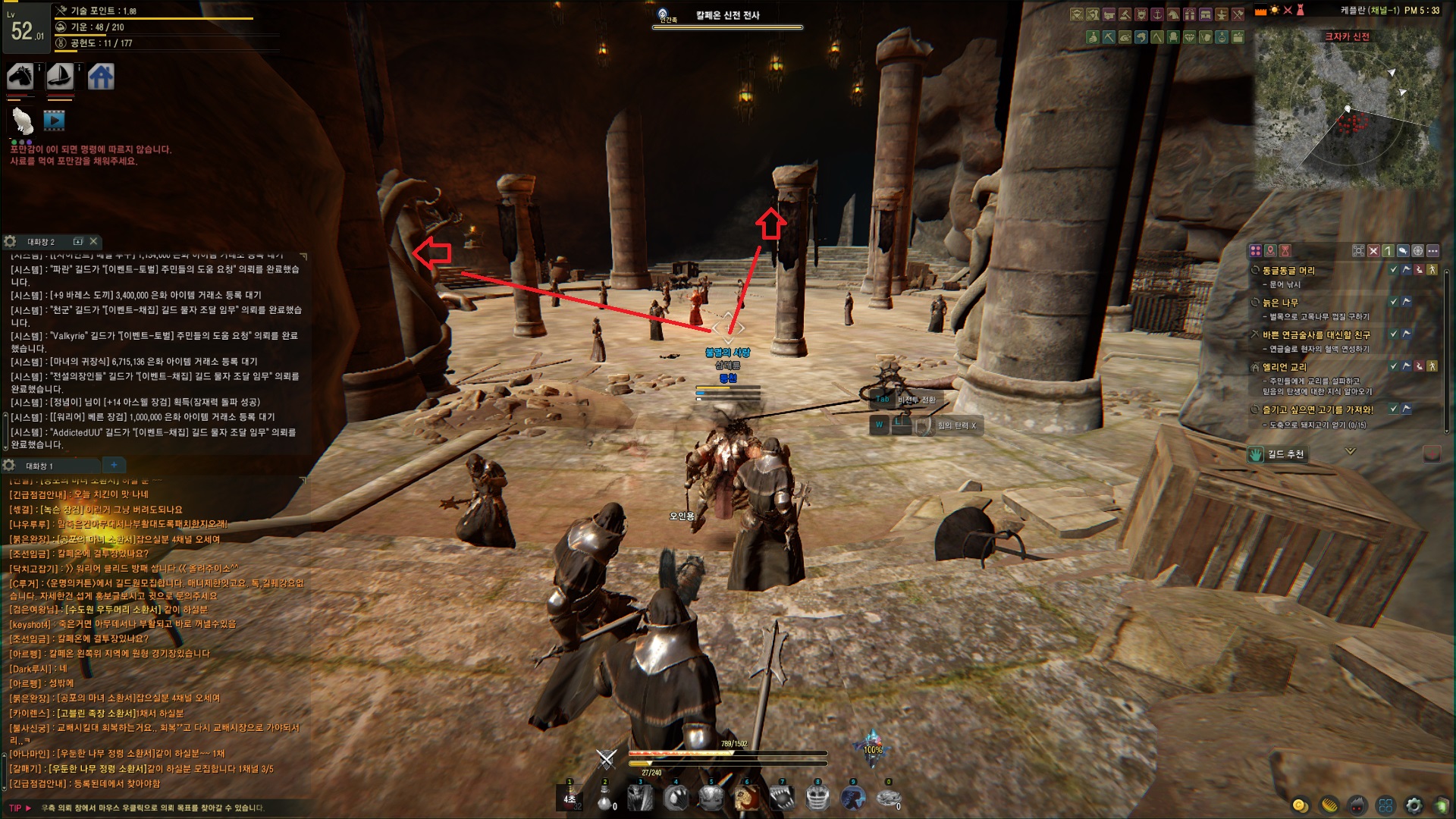1456x819 pixels.
Task: Expand the quest list with the down chevron
Action: coord(1350,451)
